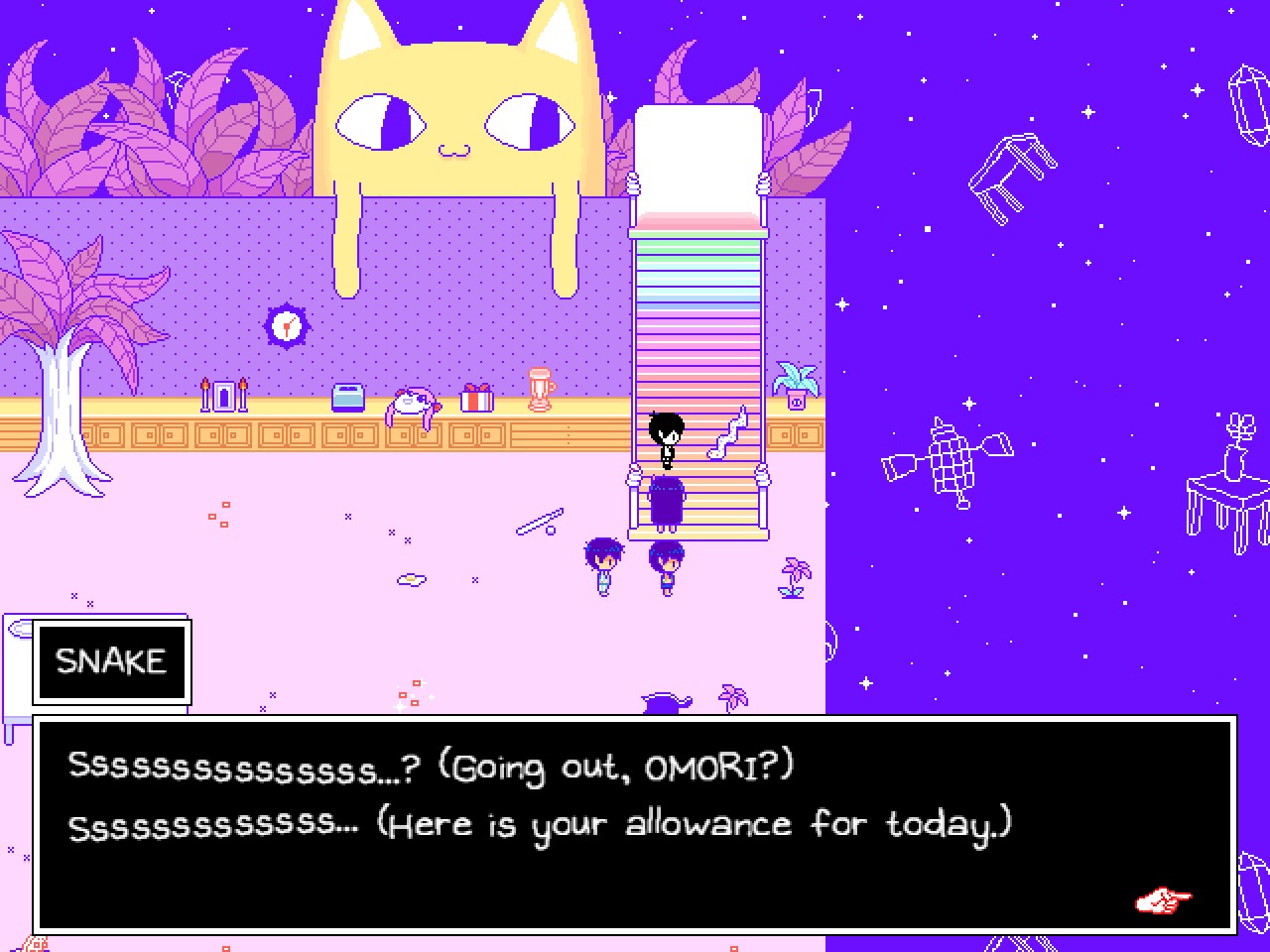The image size is (1270, 952).
Task: Click the SNAKE nameplate box
Action: (x=110, y=660)
